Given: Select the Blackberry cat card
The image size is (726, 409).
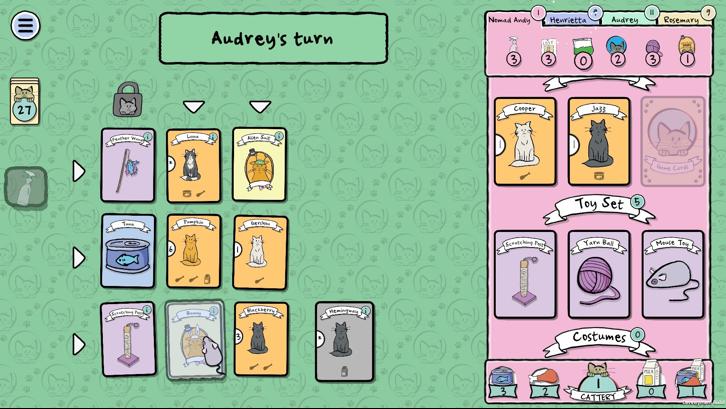Looking at the screenshot, I should coord(259,339).
